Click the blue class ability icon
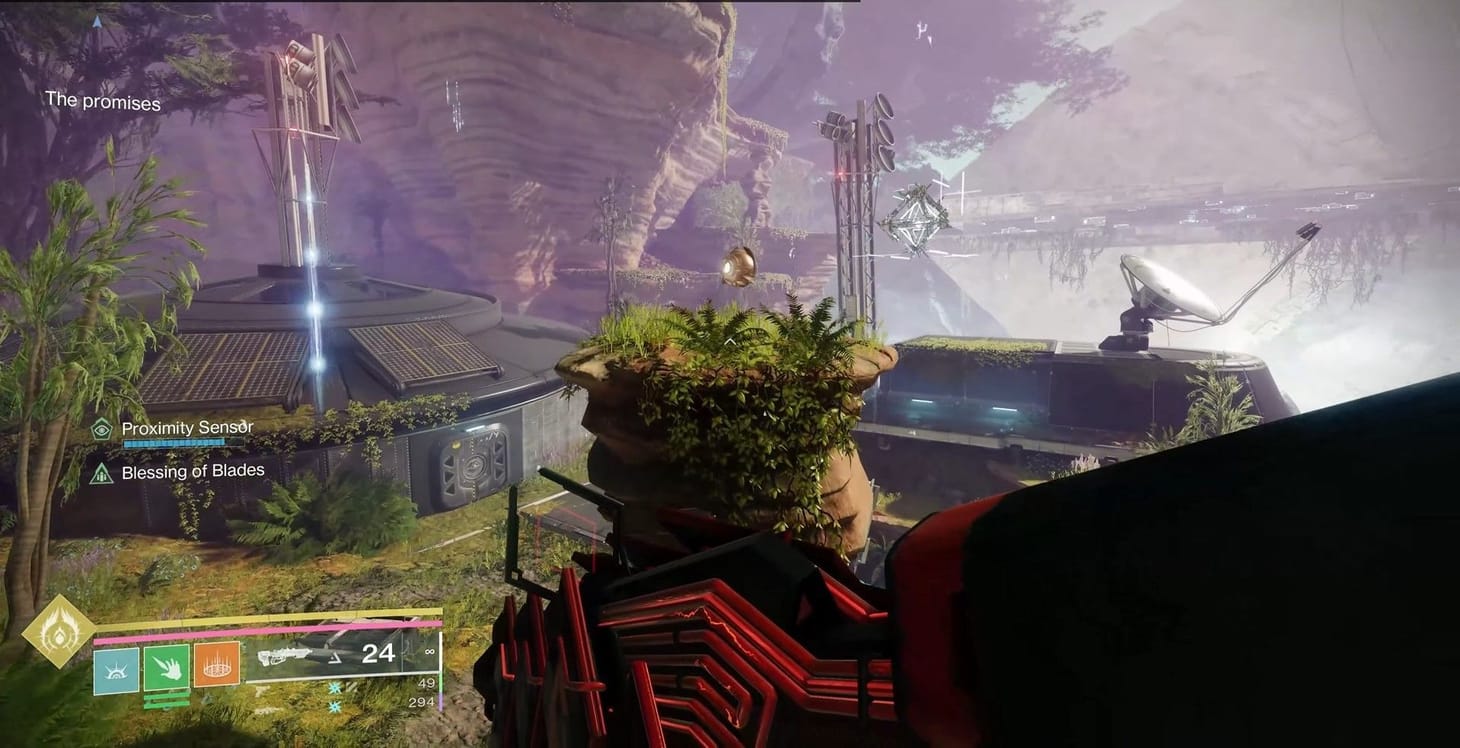This screenshot has height=748, width=1460. (115, 668)
